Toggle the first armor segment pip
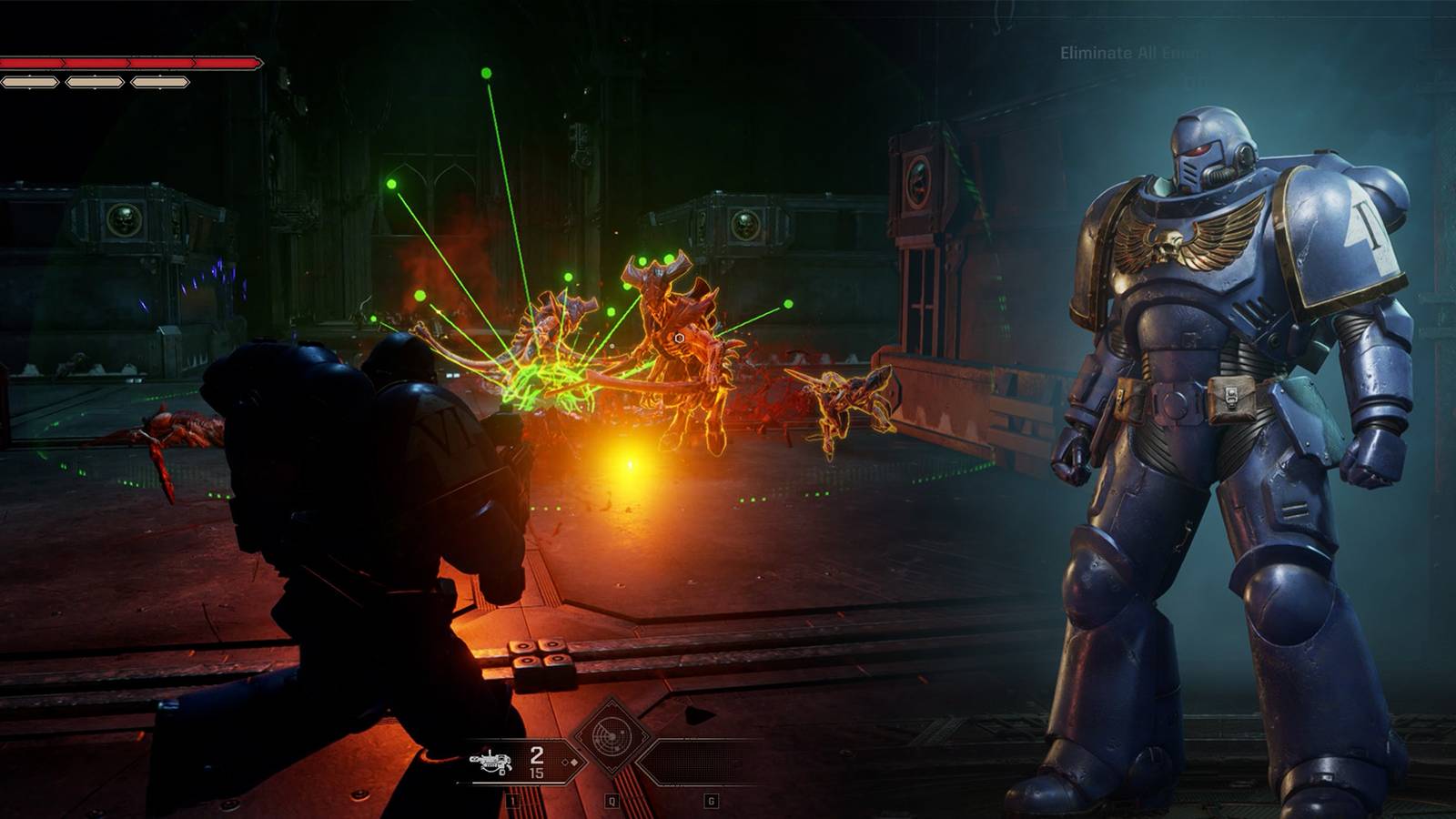The height and width of the screenshot is (819, 1456). [x=29, y=82]
